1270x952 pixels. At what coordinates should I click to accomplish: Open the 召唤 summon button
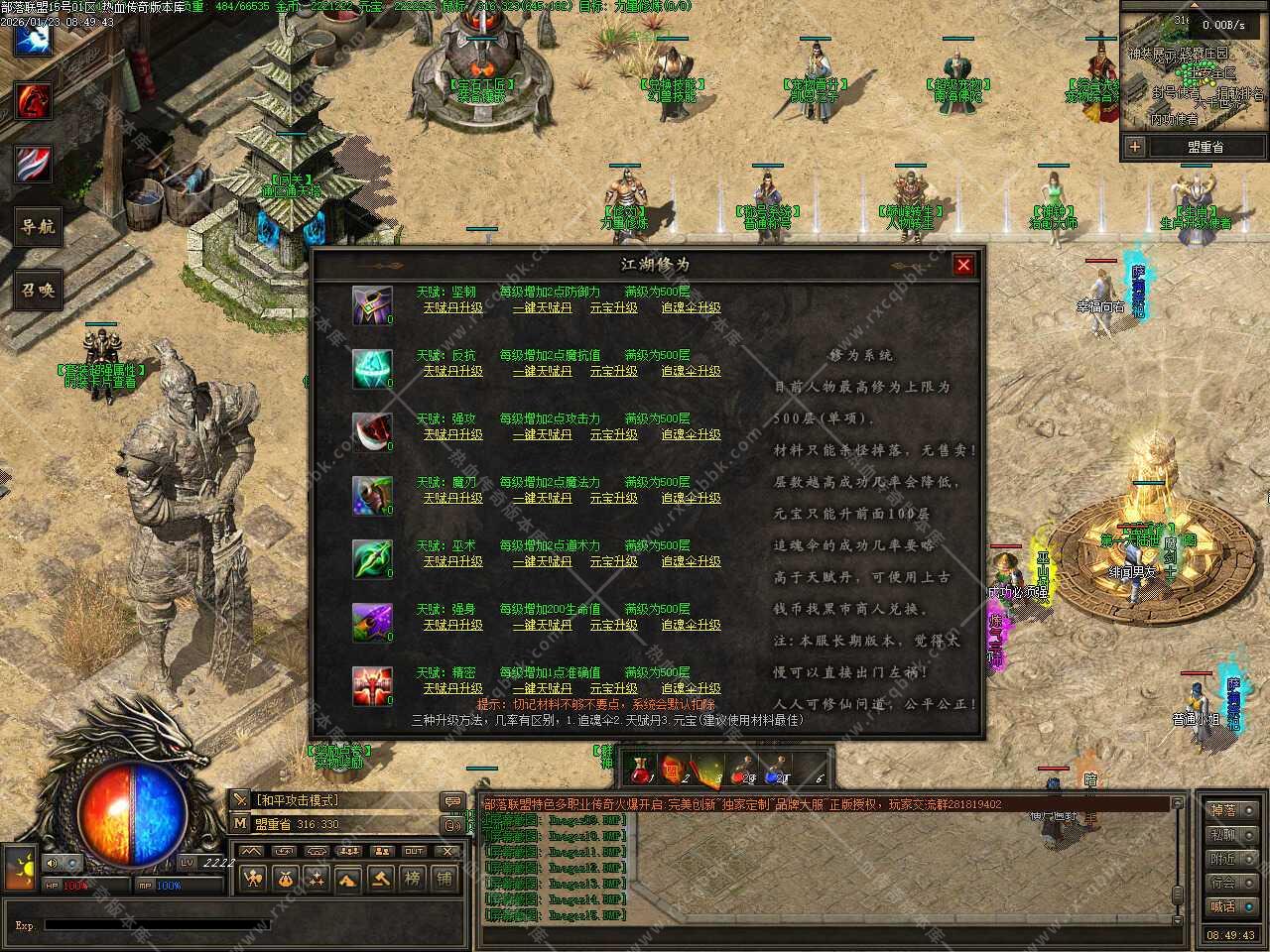pyautogui.click(x=37, y=291)
